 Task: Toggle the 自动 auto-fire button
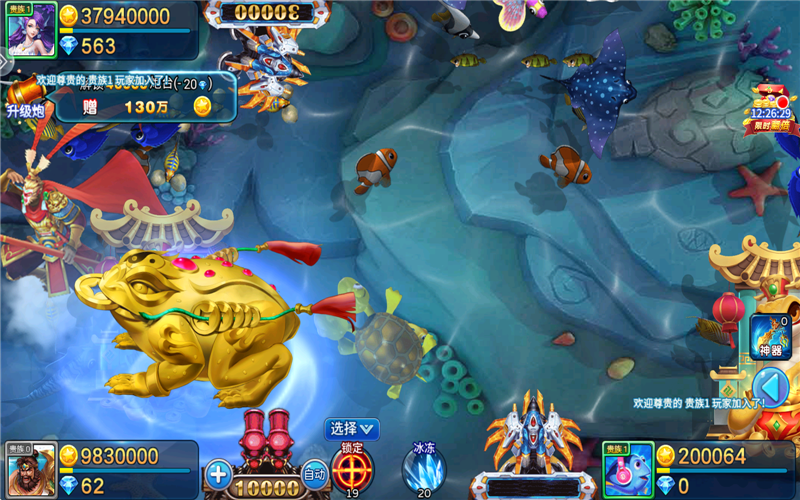[314, 473]
